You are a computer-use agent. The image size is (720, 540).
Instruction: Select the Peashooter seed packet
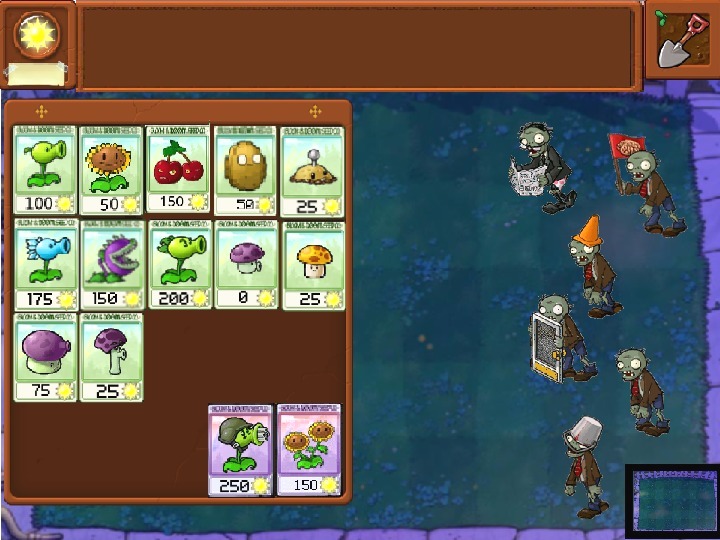[x=45, y=169]
